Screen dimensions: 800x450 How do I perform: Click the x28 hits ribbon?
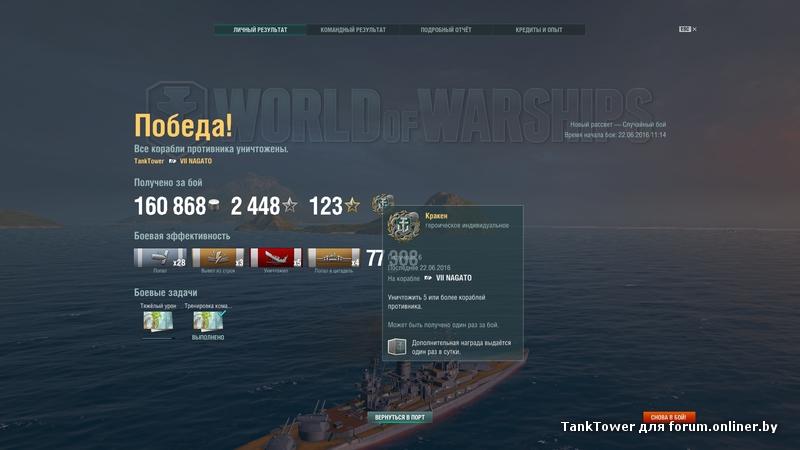coord(159,260)
